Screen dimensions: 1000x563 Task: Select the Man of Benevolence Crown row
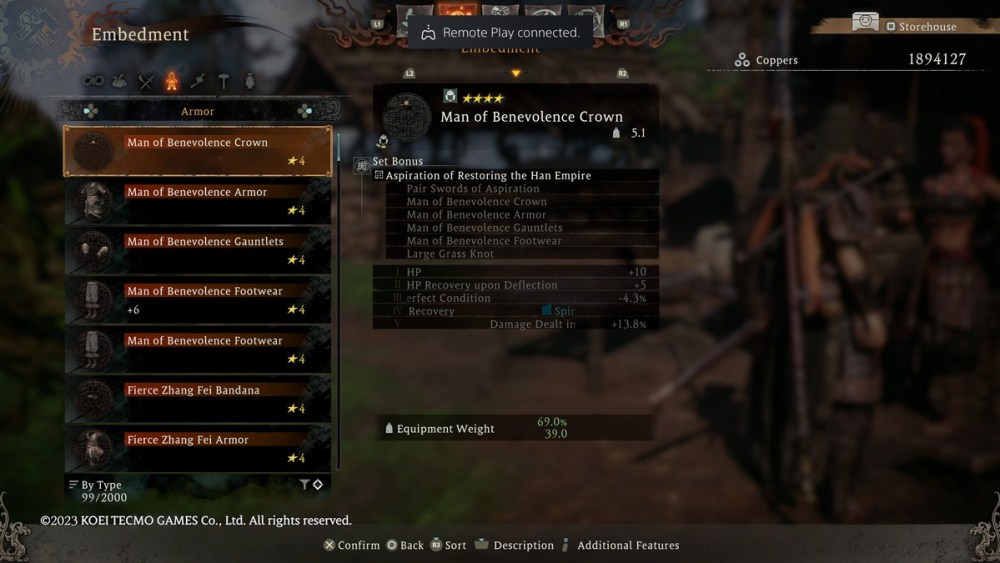click(x=198, y=151)
